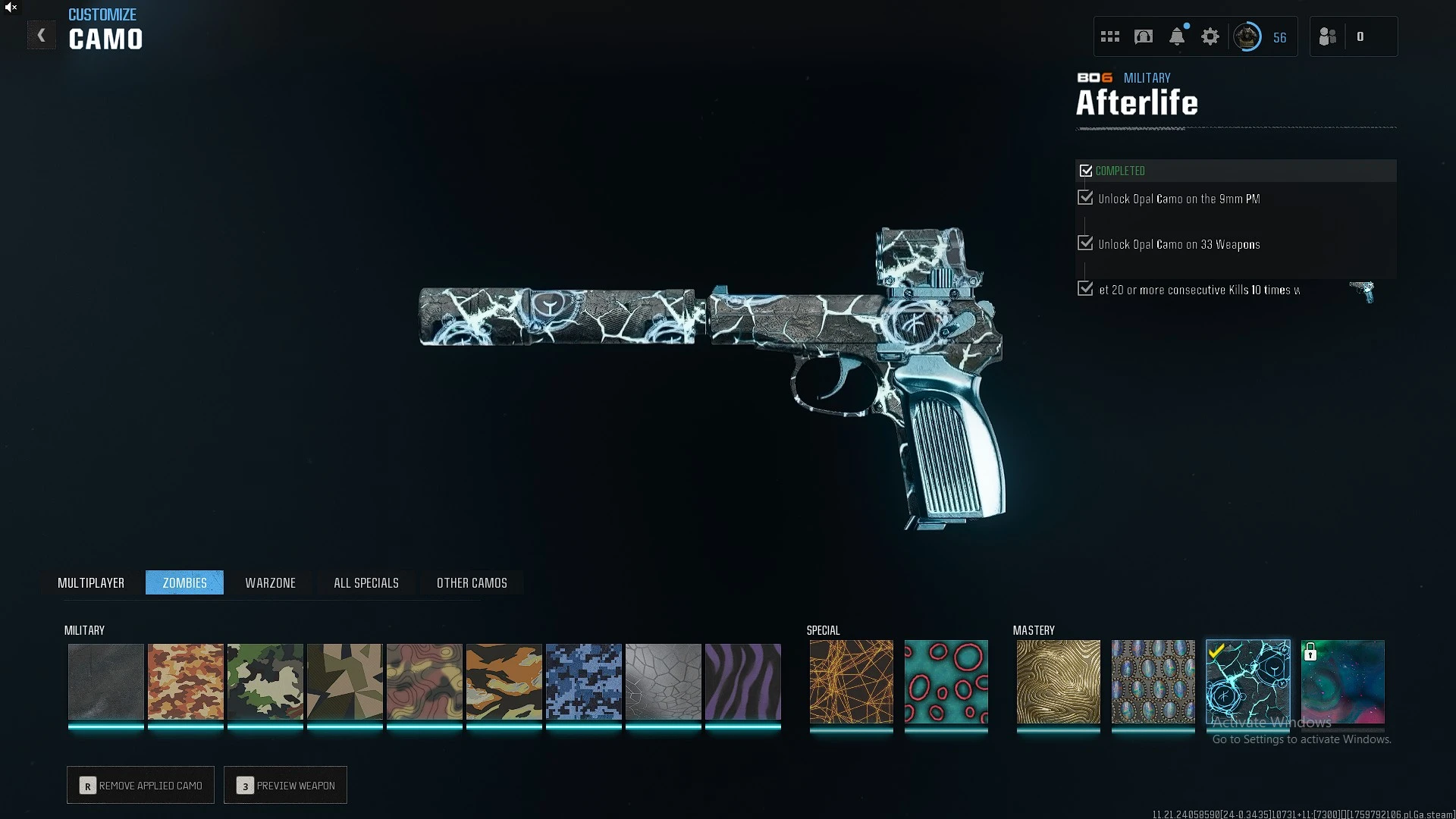Select the Zombies camo tab

pyautogui.click(x=184, y=582)
